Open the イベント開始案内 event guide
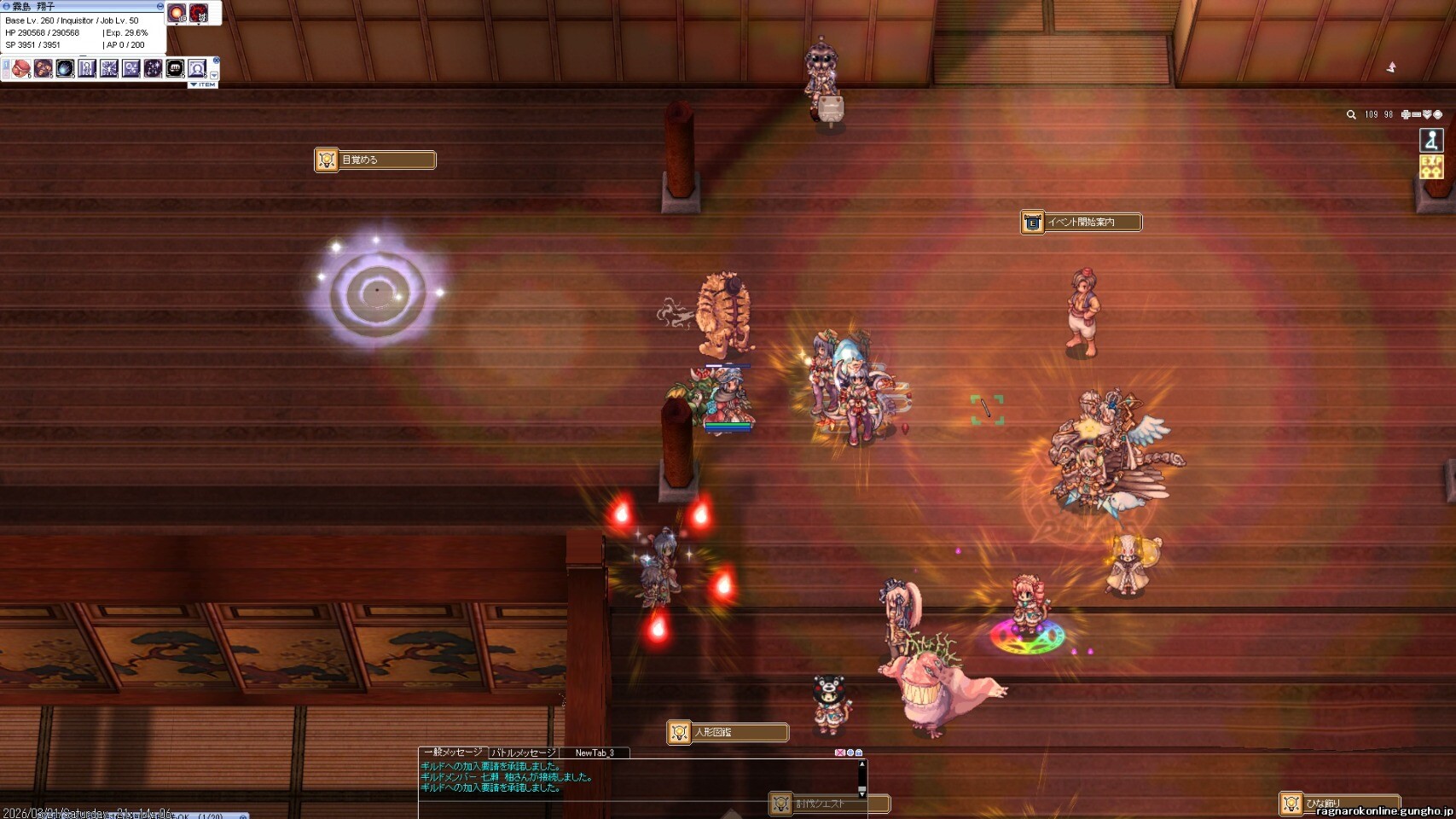This screenshot has width=1456, height=819. point(1082,222)
